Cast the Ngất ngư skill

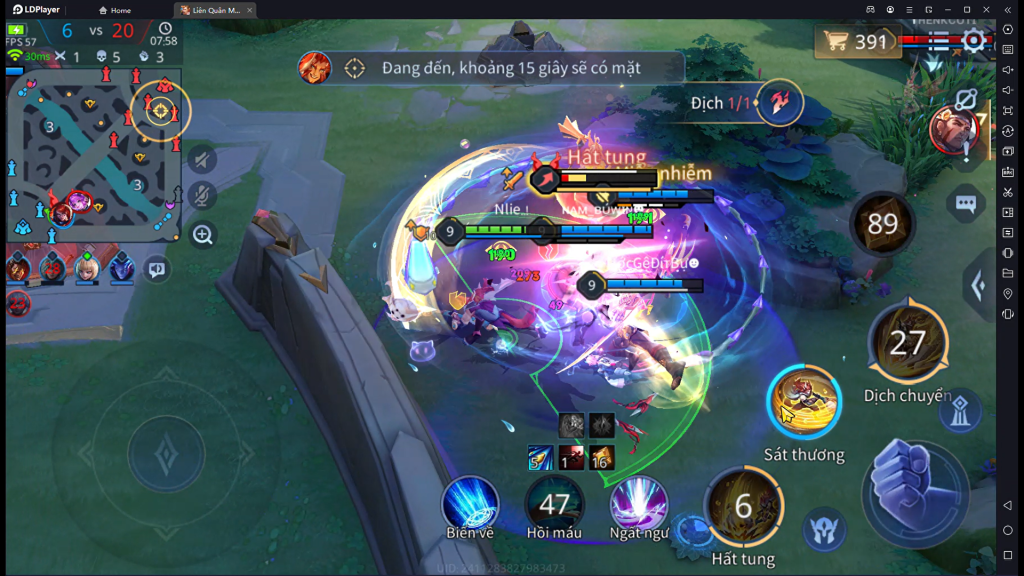638,503
